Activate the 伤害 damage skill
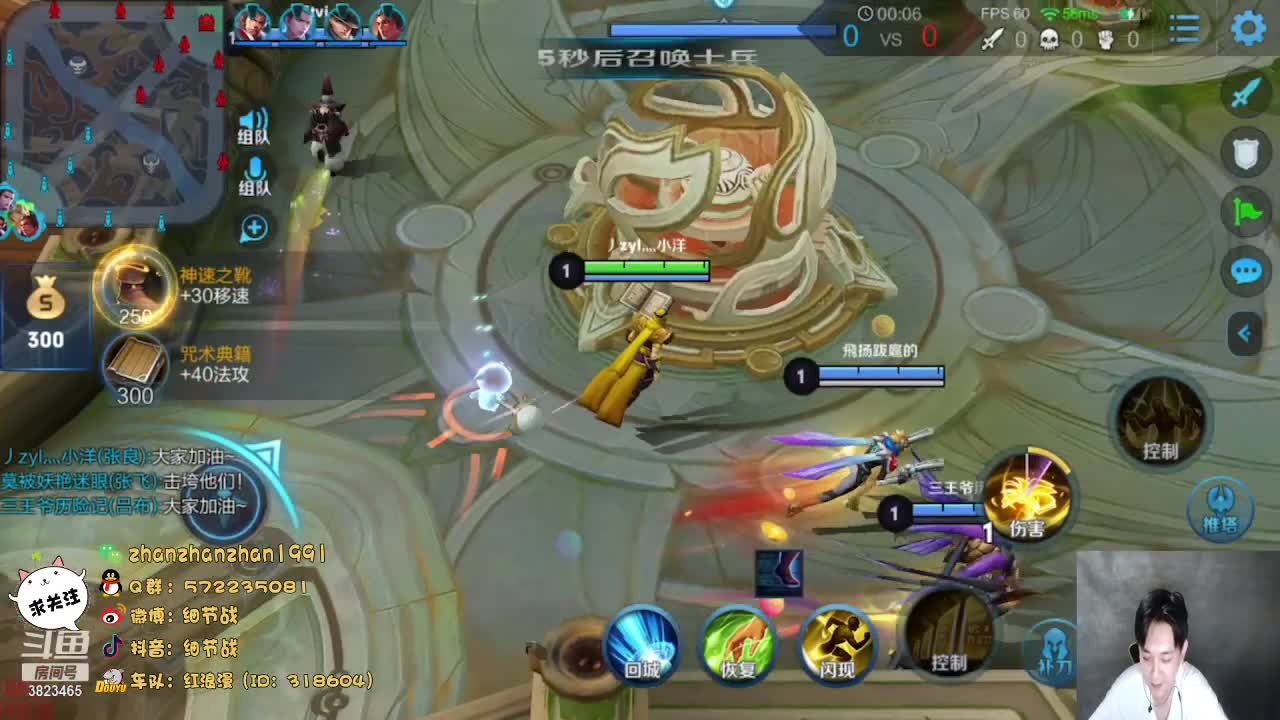This screenshot has height=720, width=1280. point(1027,497)
